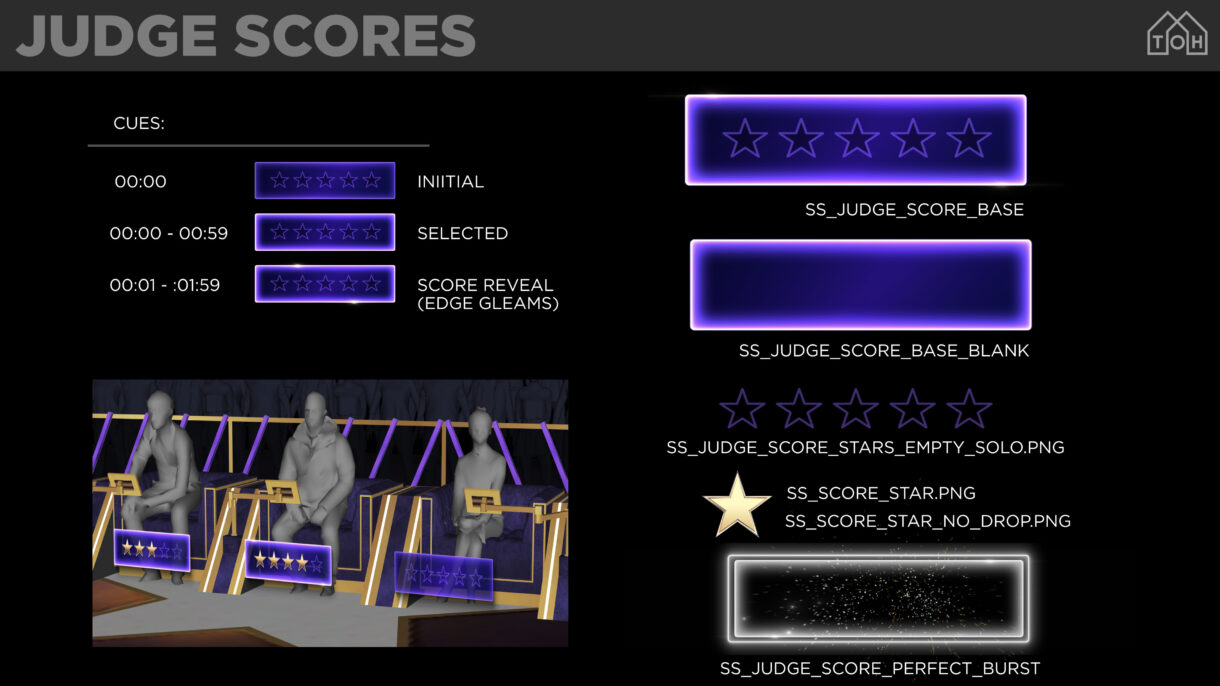The width and height of the screenshot is (1220, 686).
Task: Select the gold score star
Action: point(736,505)
